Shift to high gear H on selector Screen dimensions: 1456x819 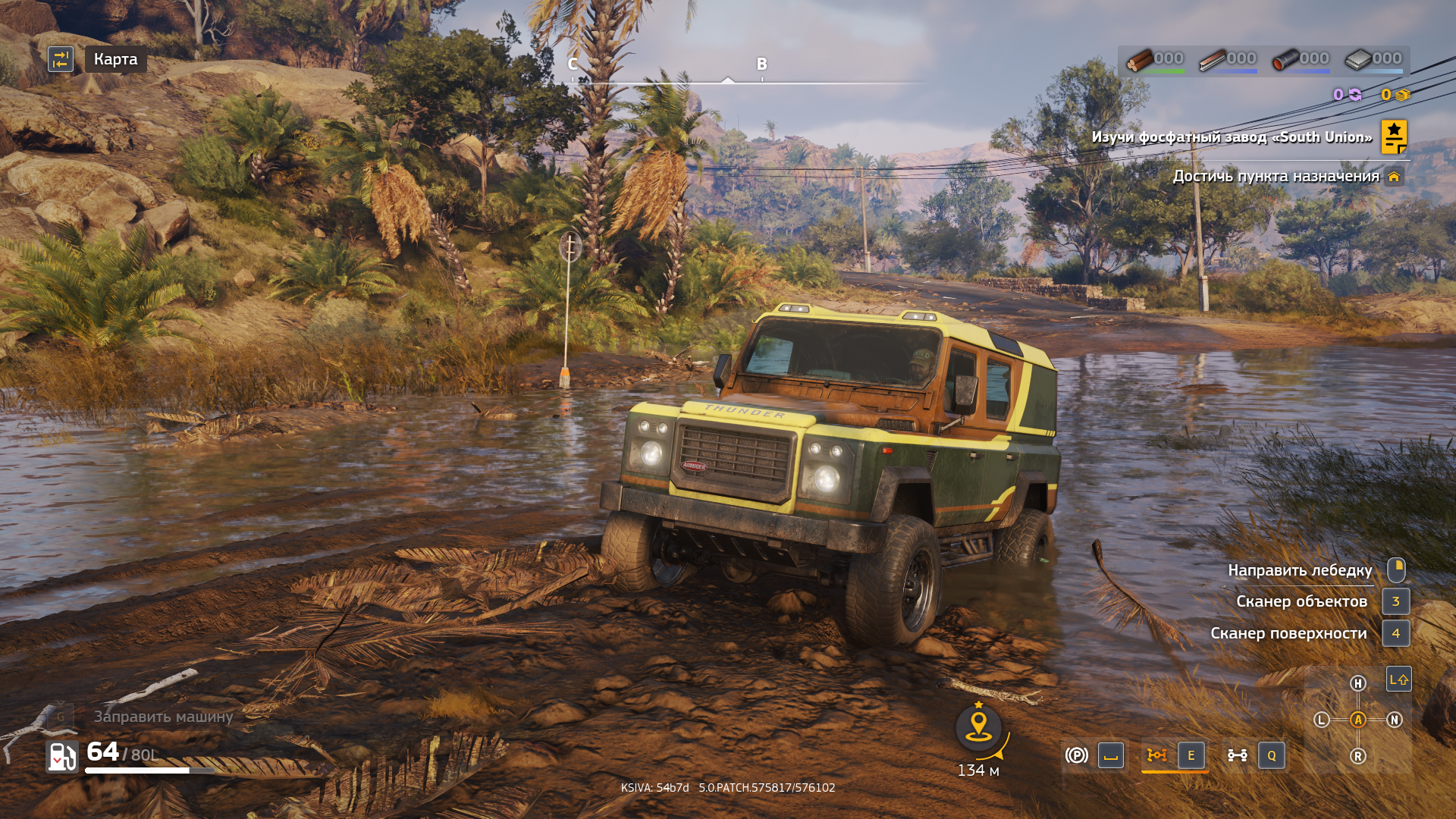tap(1358, 683)
